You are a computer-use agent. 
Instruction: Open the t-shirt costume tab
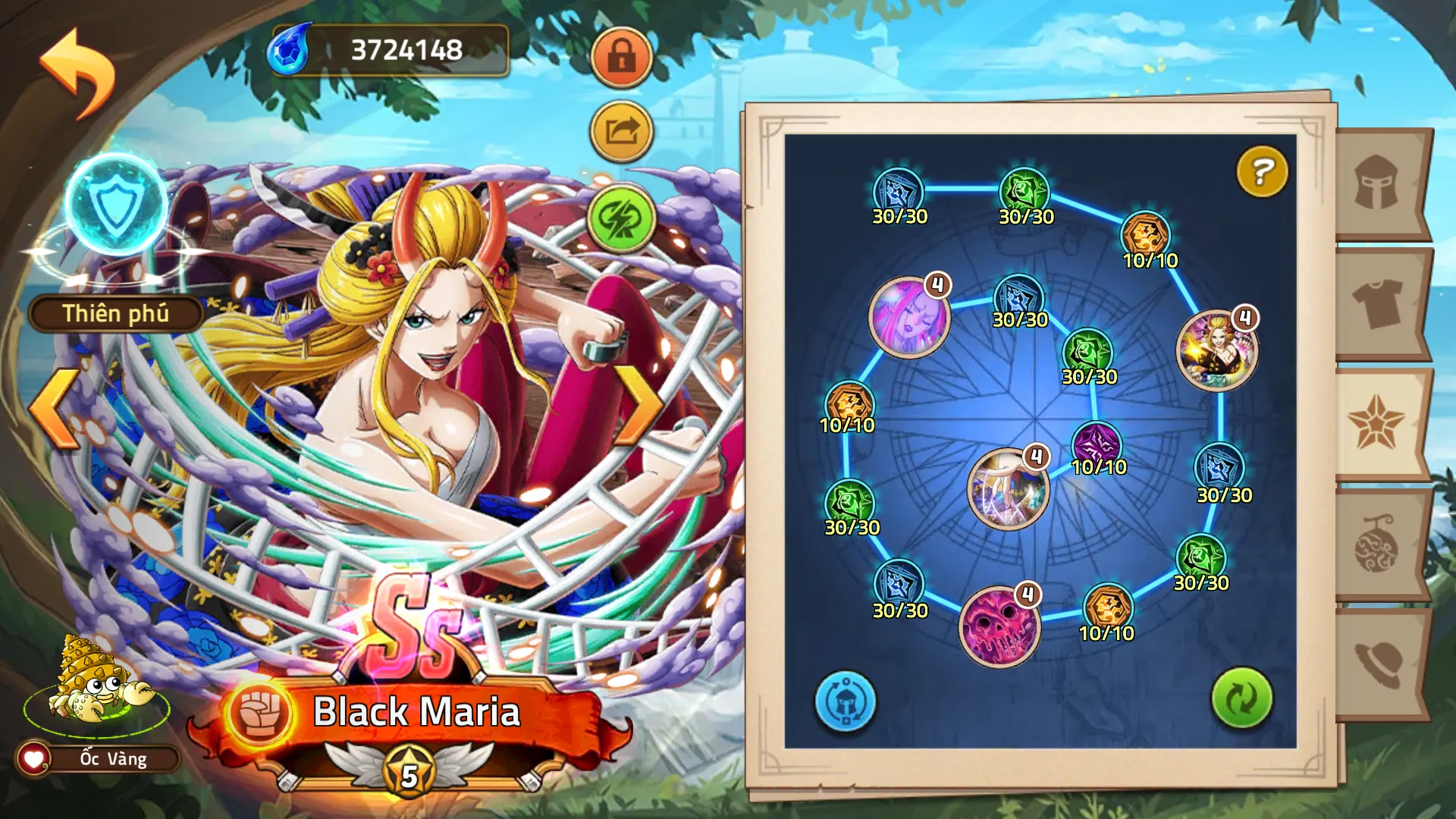coord(1377,303)
